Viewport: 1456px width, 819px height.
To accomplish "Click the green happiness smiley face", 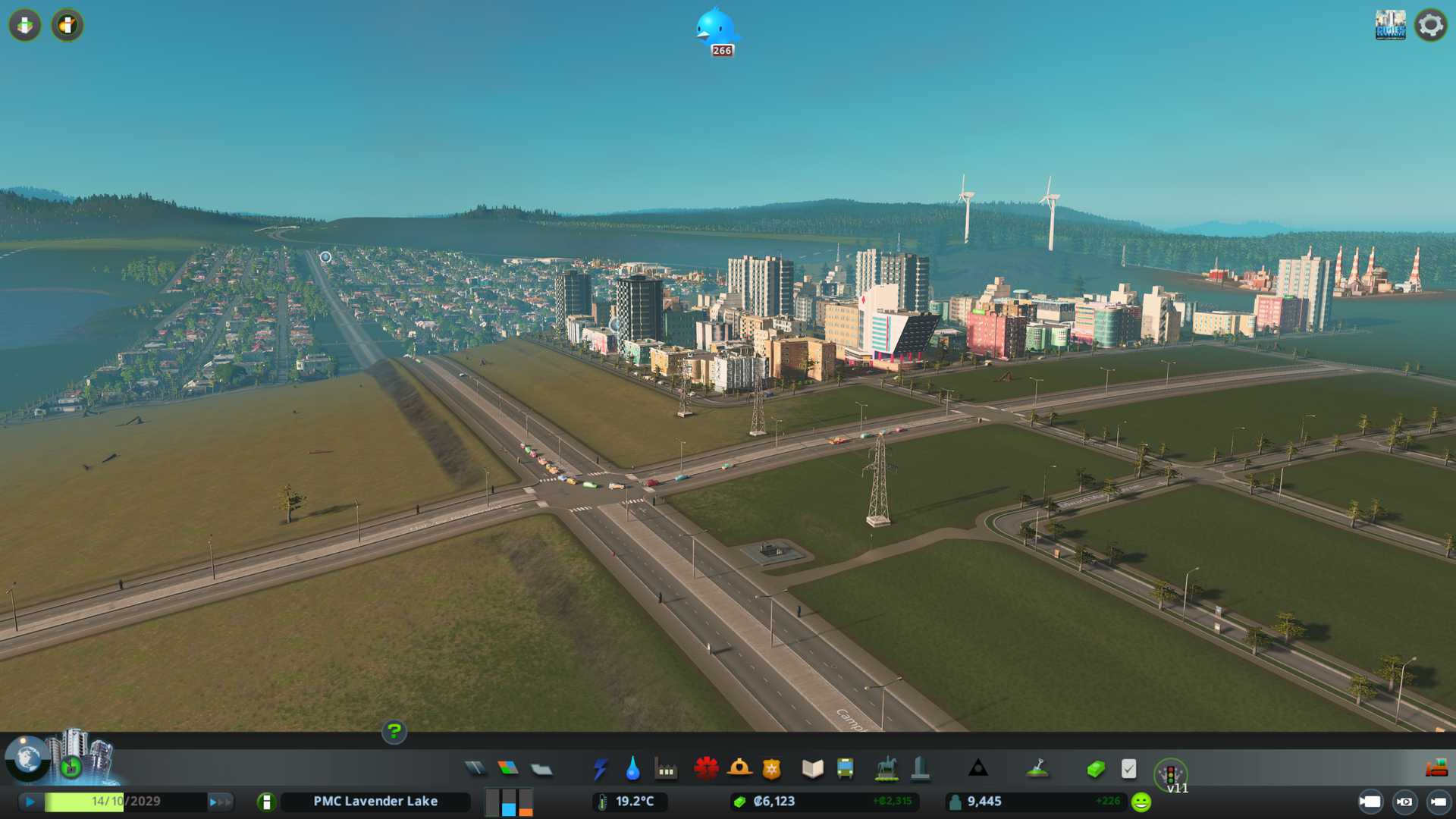I will (1141, 802).
